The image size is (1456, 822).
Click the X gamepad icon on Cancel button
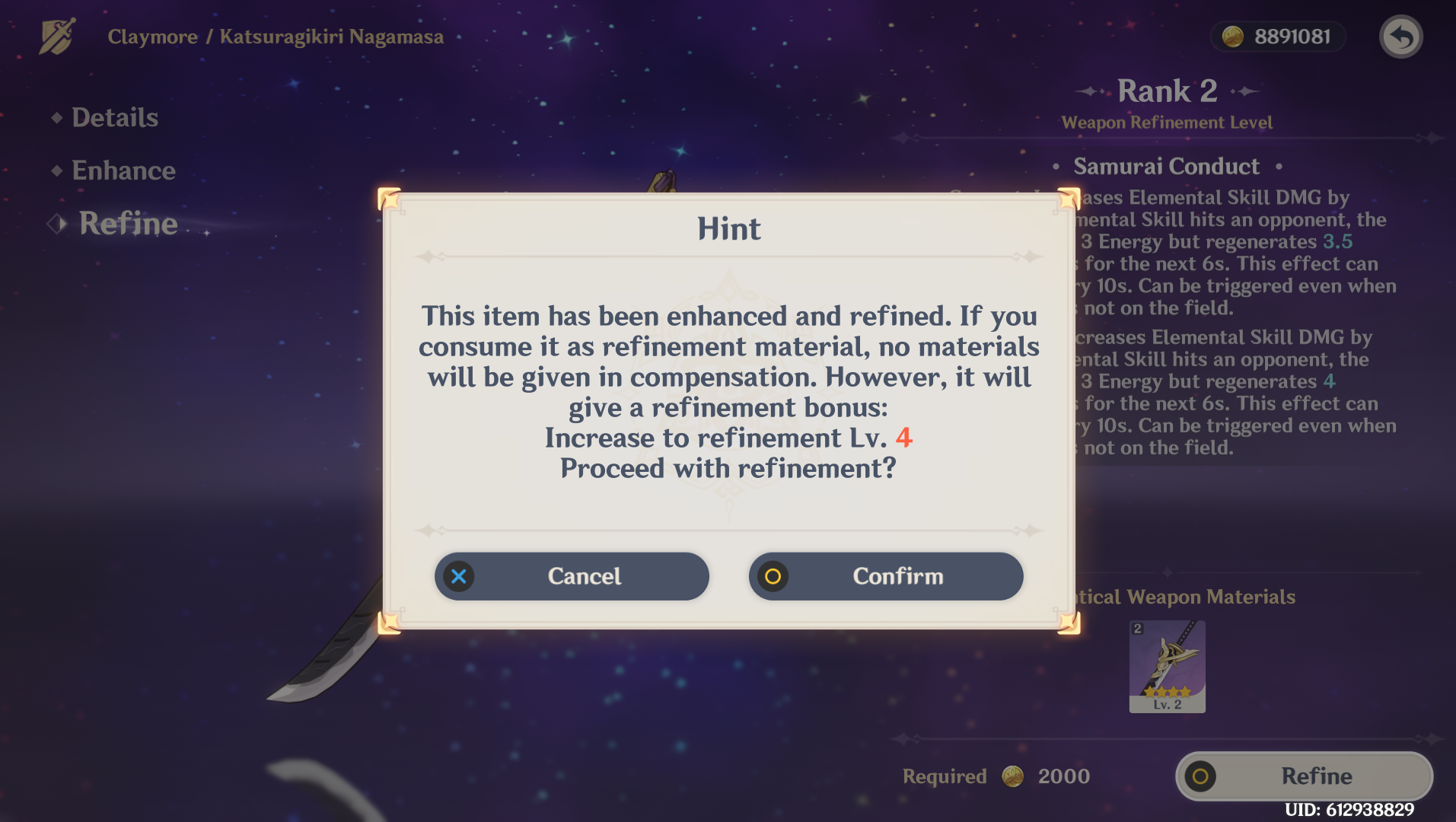pyautogui.click(x=458, y=576)
